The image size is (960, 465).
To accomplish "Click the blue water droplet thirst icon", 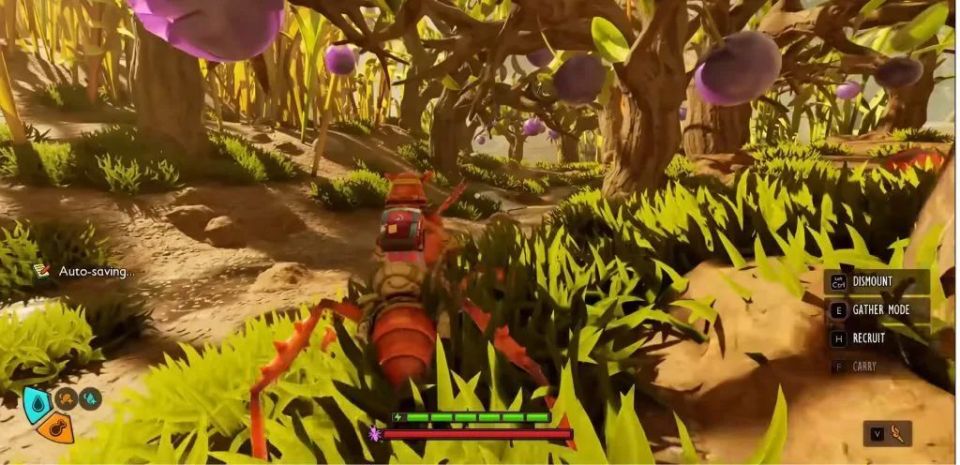I will click(37, 404).
